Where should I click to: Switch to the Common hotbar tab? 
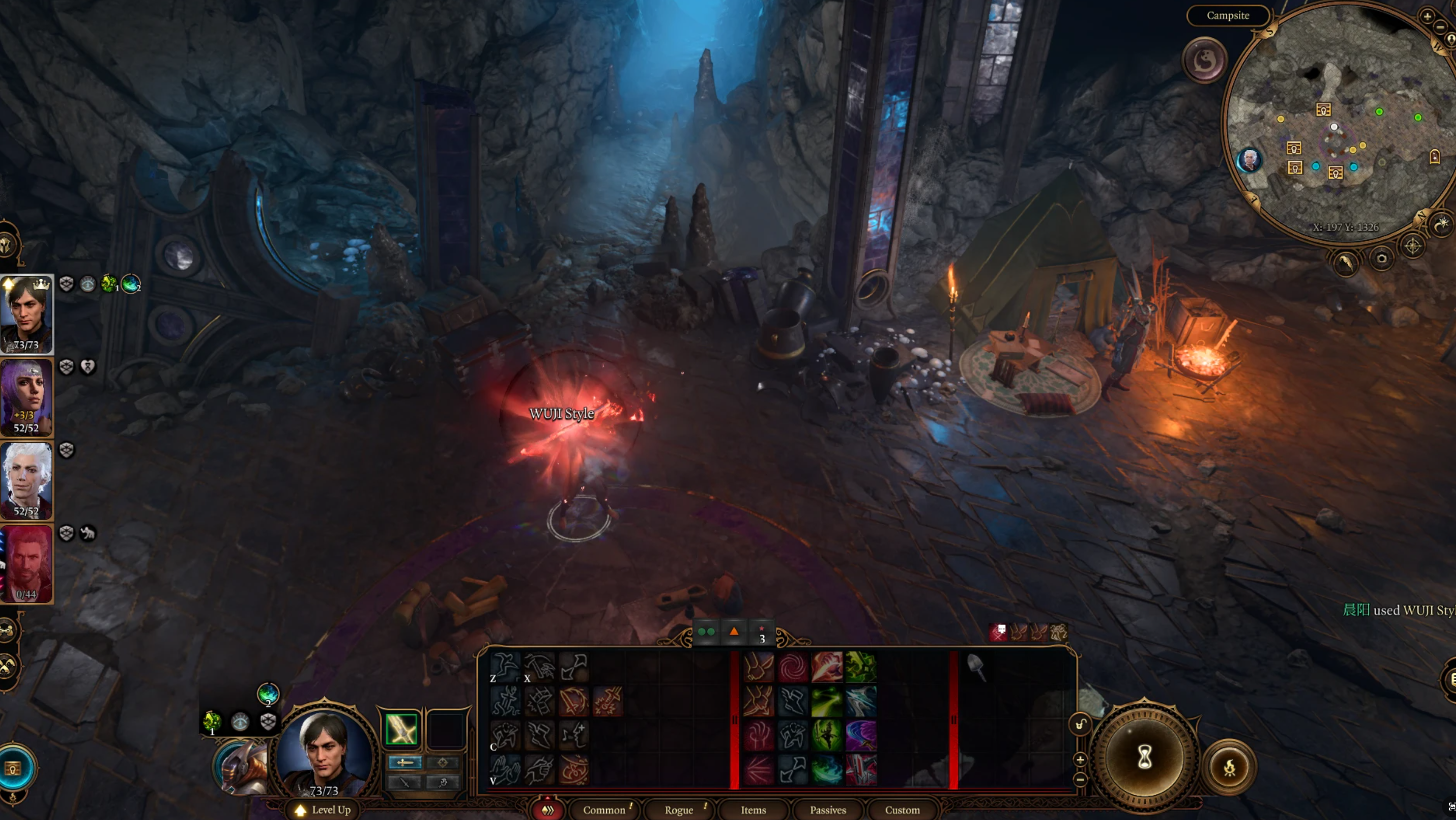[x=604, y=810]
